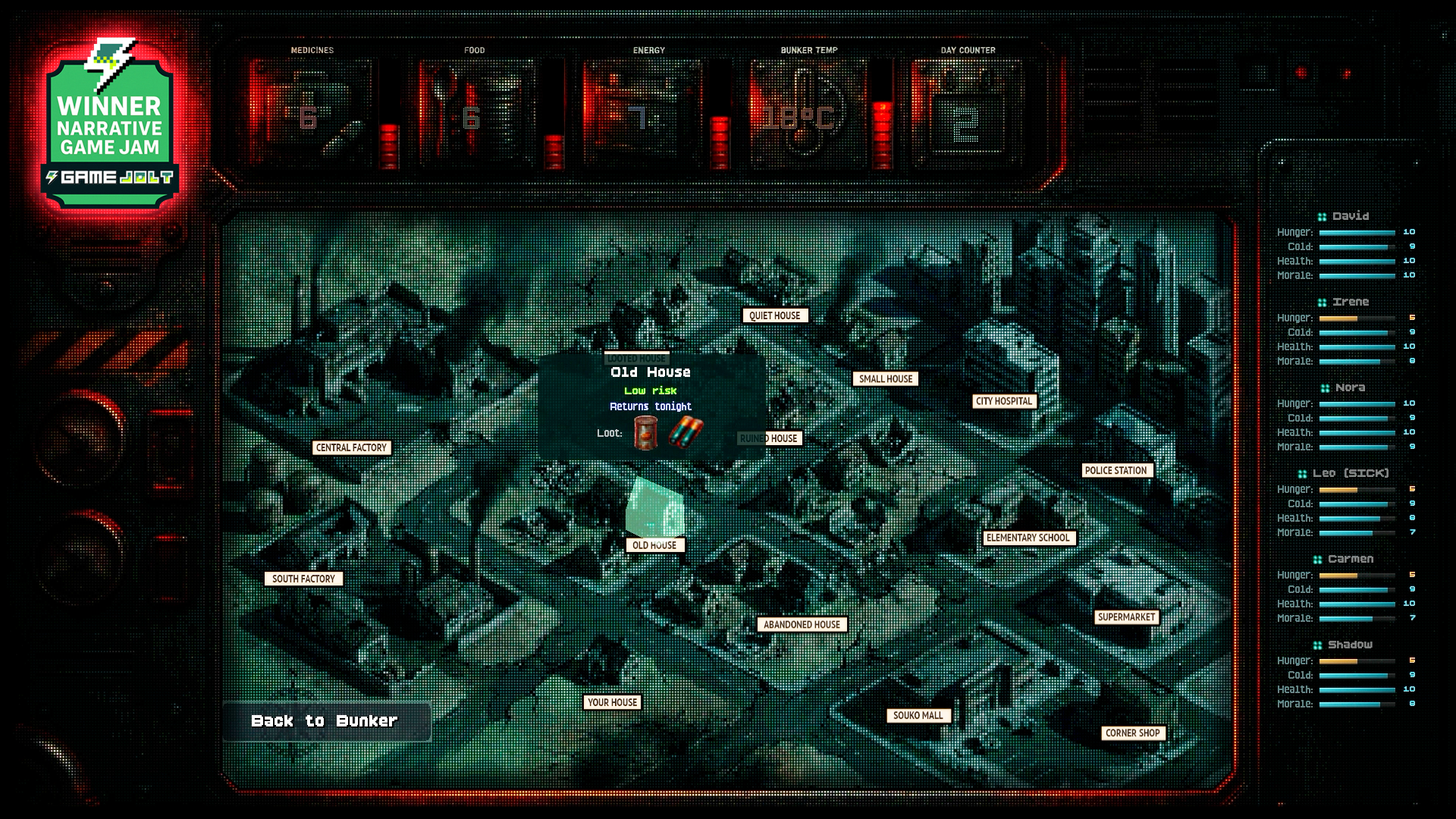Select the Abandoned House marker
Viewport: 1456px width, 819px height.
click(802, 625)
